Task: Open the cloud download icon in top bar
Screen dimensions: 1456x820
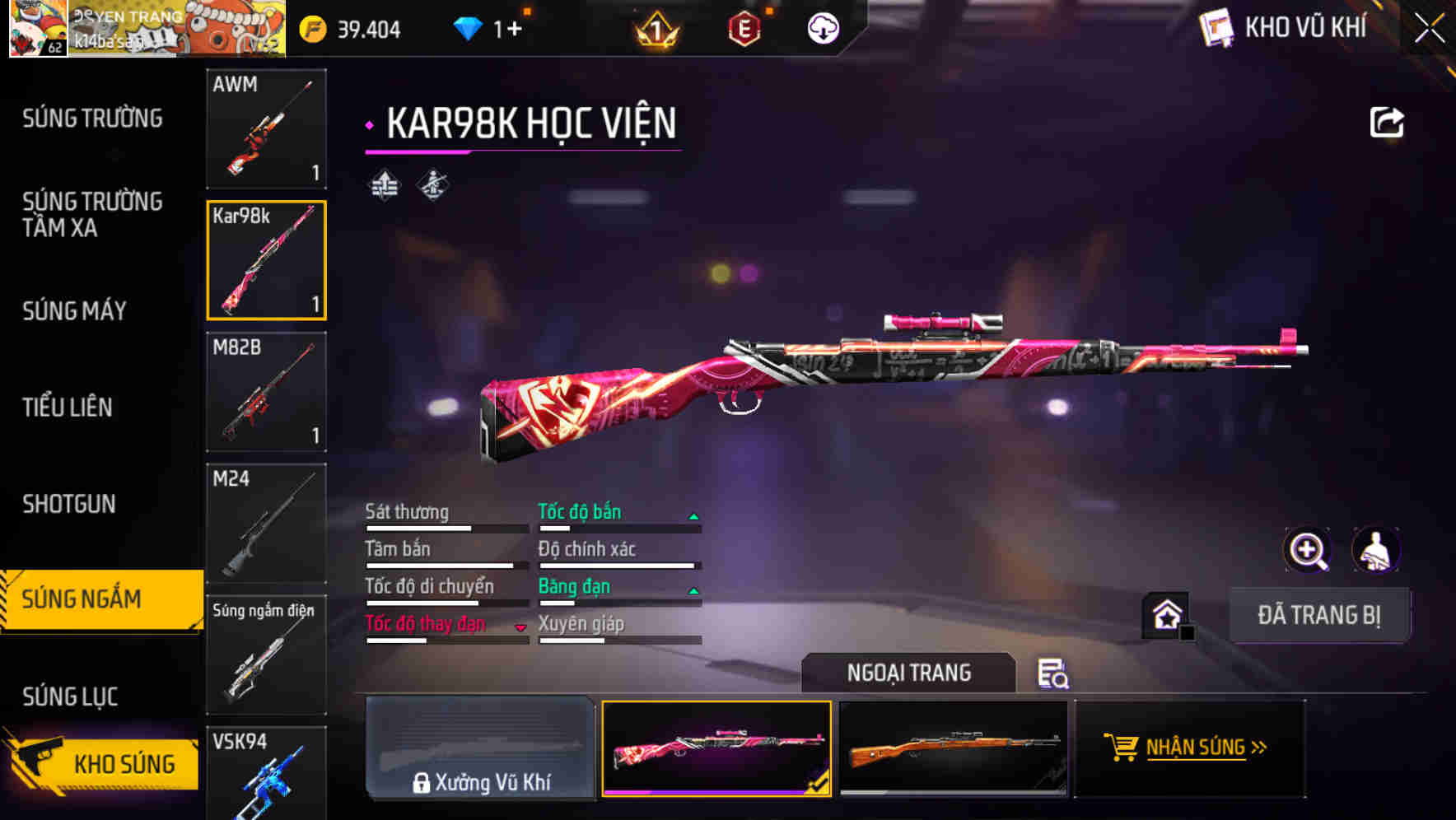Action: pyautogui.click(x=821, y=27)
